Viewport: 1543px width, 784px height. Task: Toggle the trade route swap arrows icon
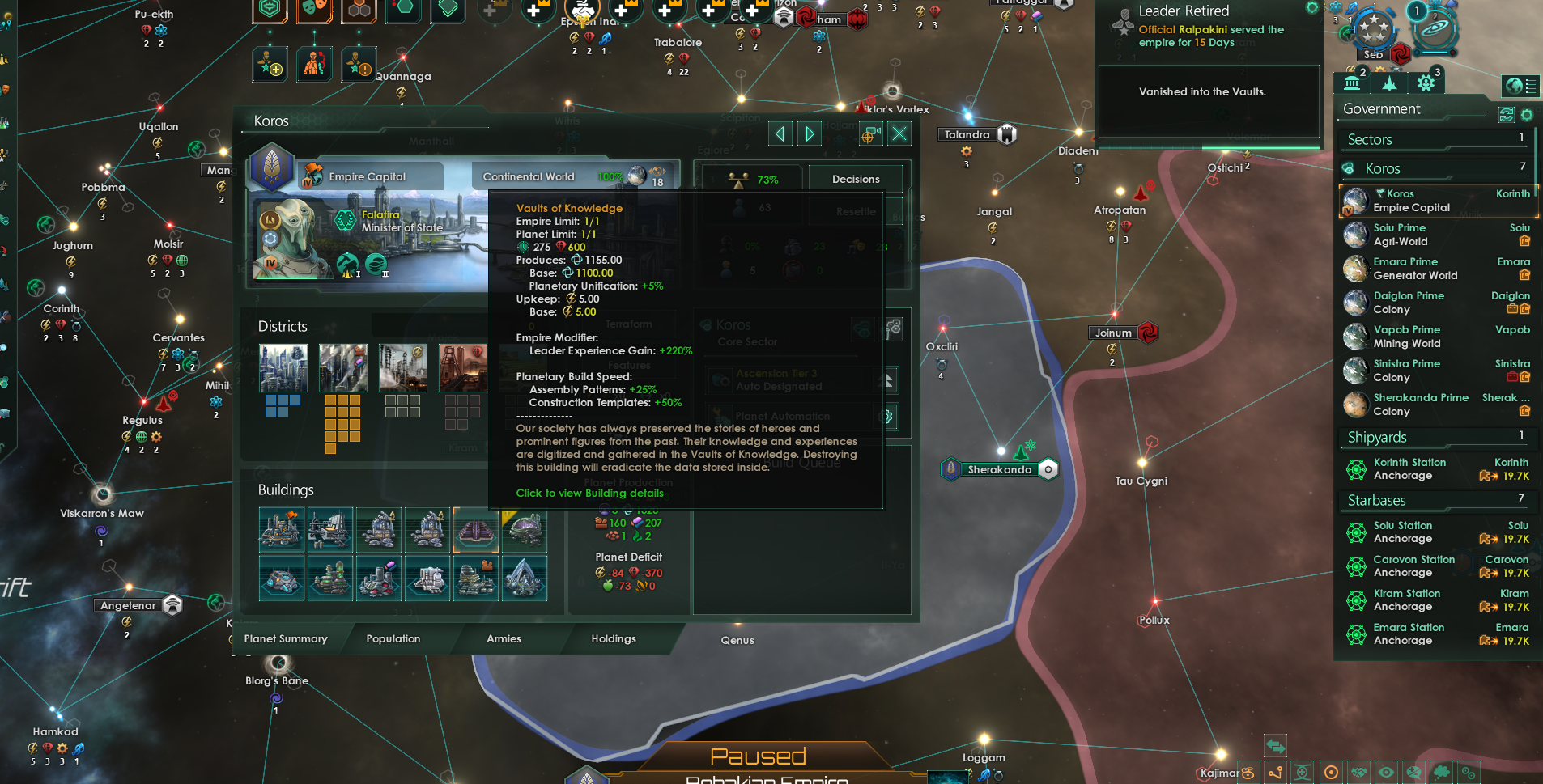[1276, 745]
